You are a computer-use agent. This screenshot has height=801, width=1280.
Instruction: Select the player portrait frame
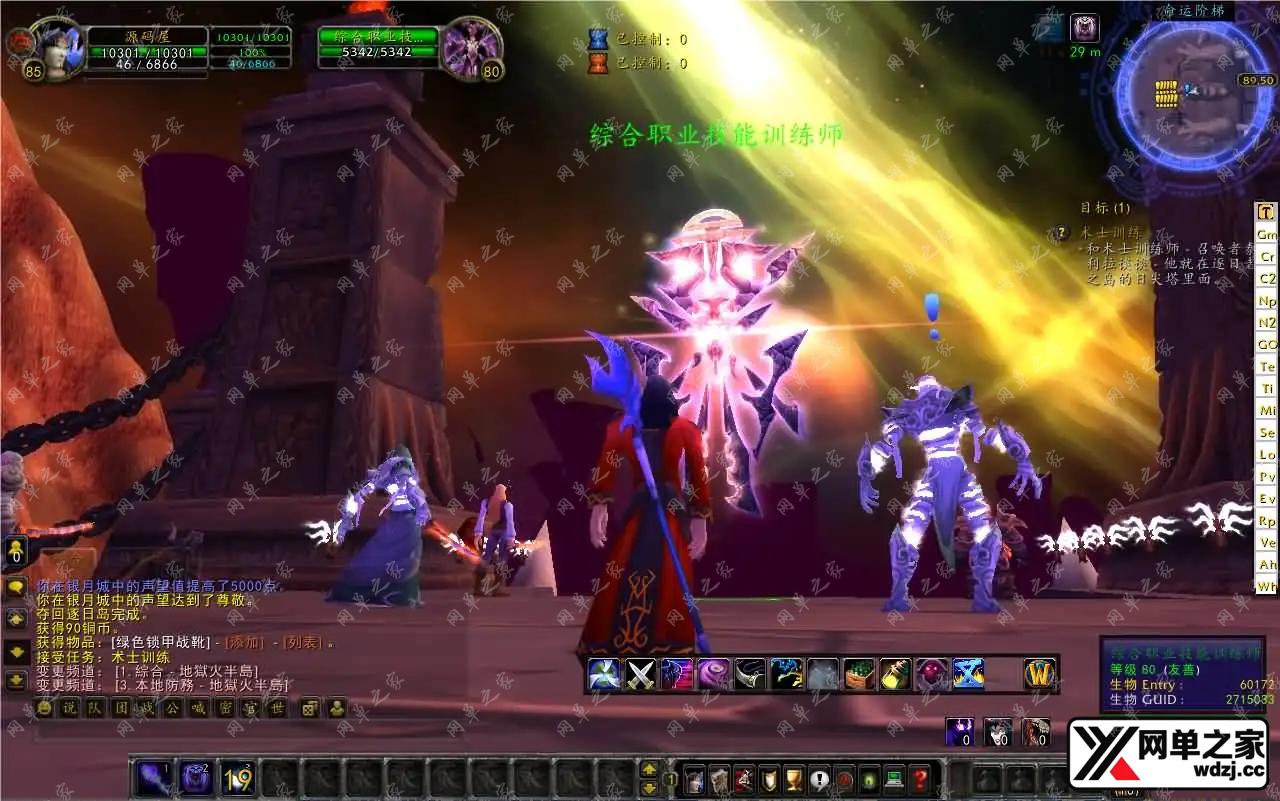click(x=58, y=47)
